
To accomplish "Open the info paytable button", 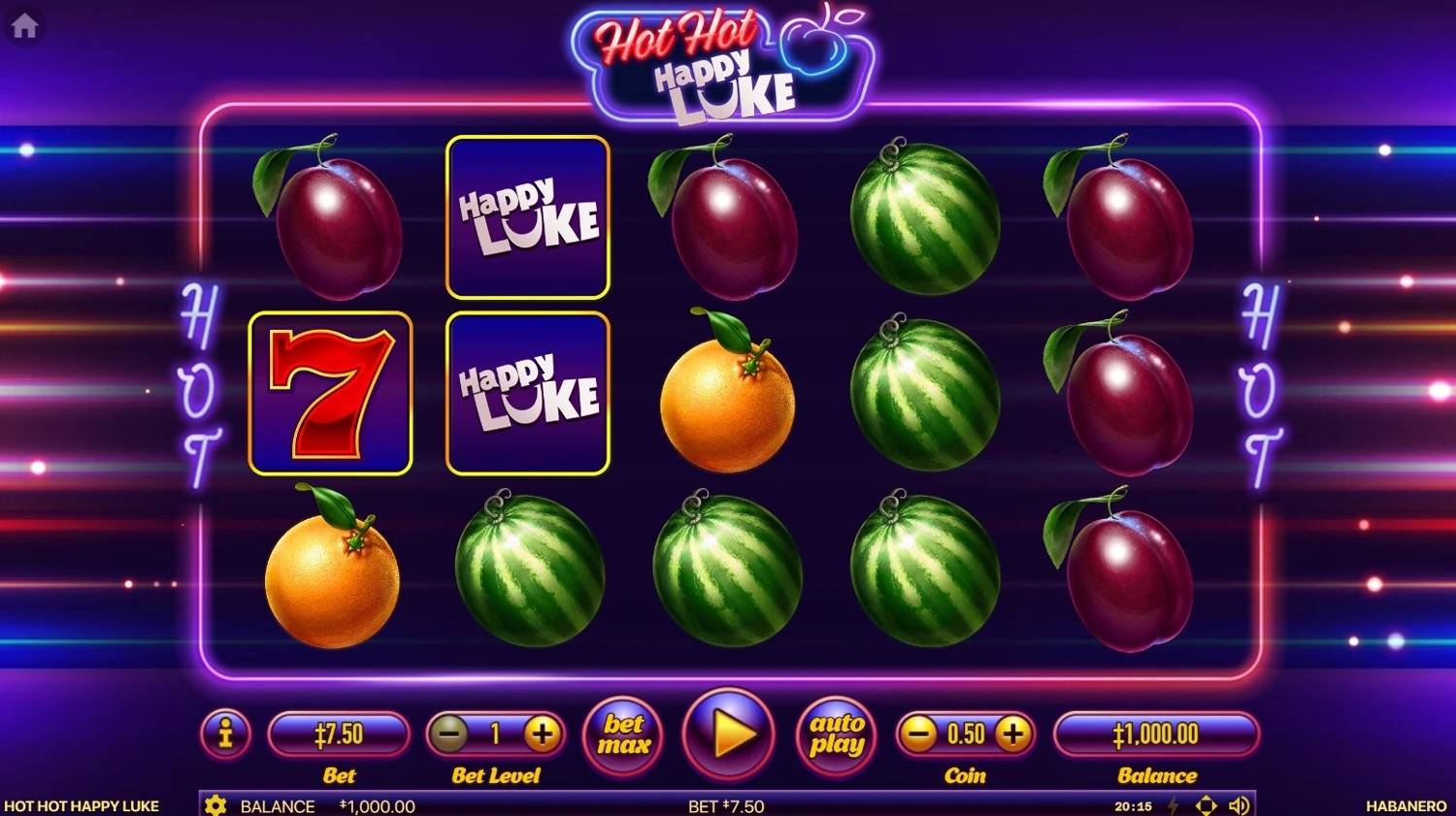I will [225, 734].
